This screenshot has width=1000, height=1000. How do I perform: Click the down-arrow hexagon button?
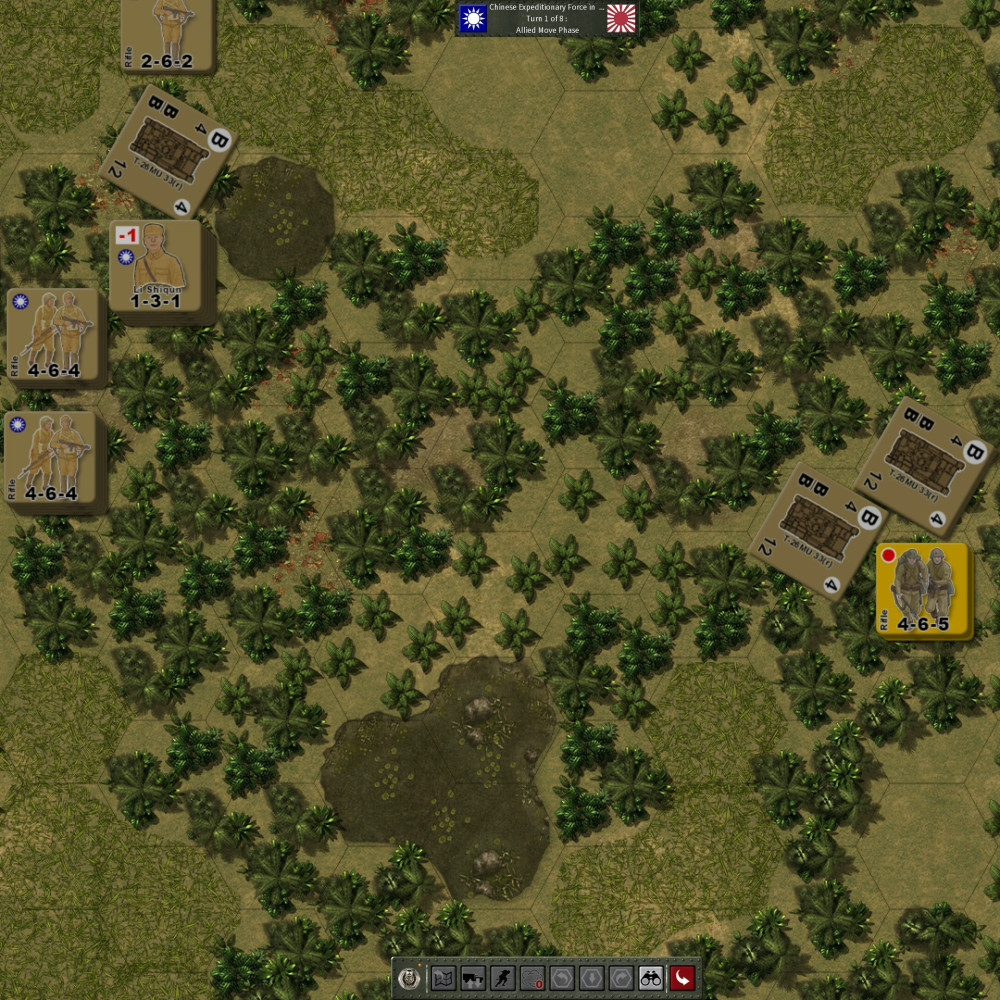pyautogui.click(x=592, y=977)
